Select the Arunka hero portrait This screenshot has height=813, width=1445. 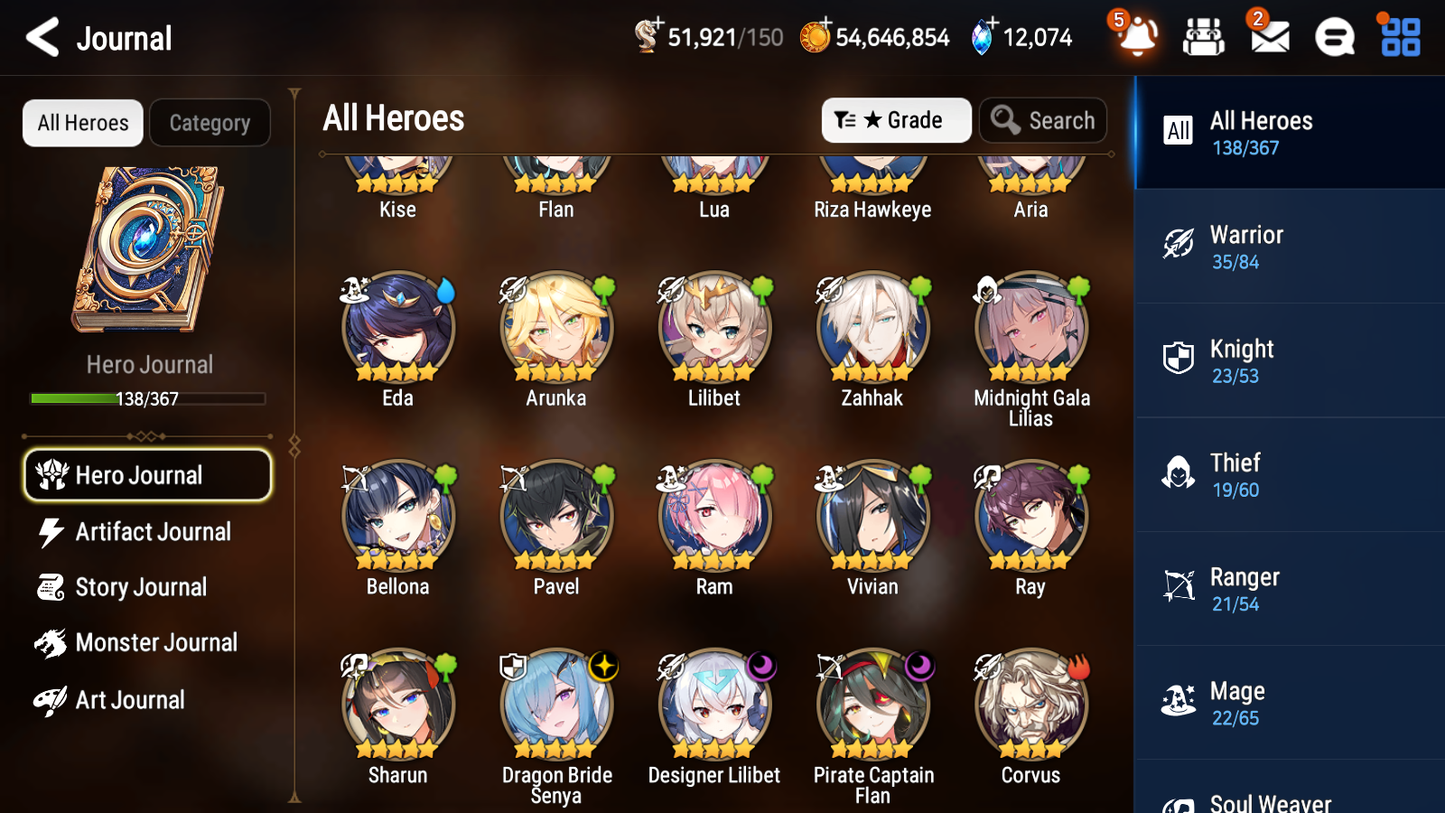point(556,327)
